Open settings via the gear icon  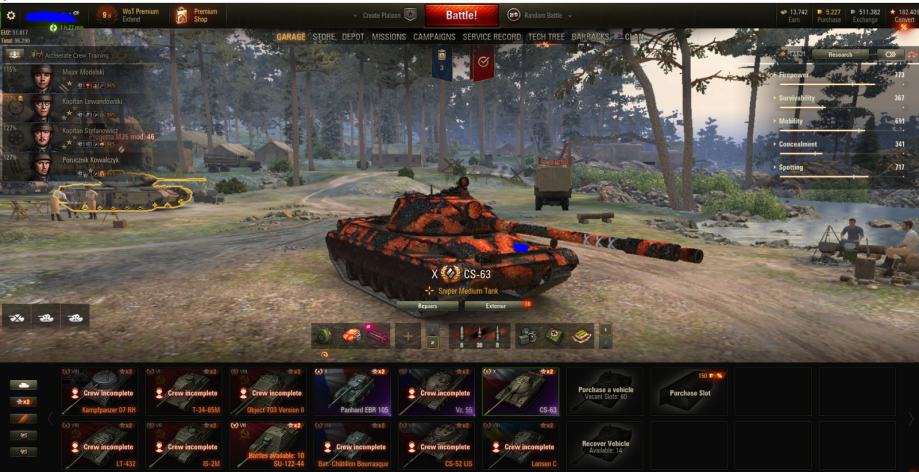pos(12,15)
